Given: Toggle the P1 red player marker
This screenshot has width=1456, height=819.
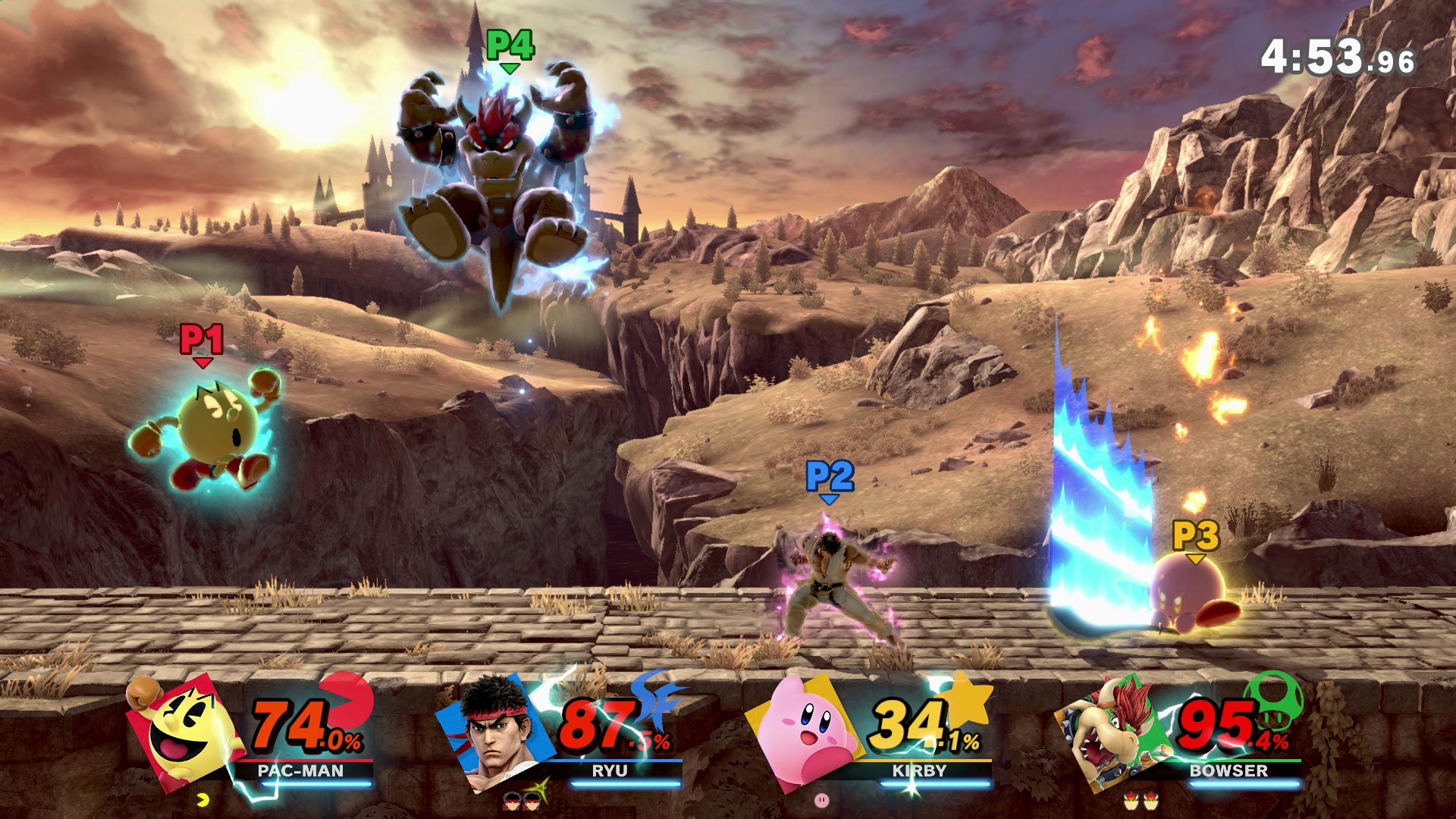Looking at the screenshot, I should pos(202,341).
